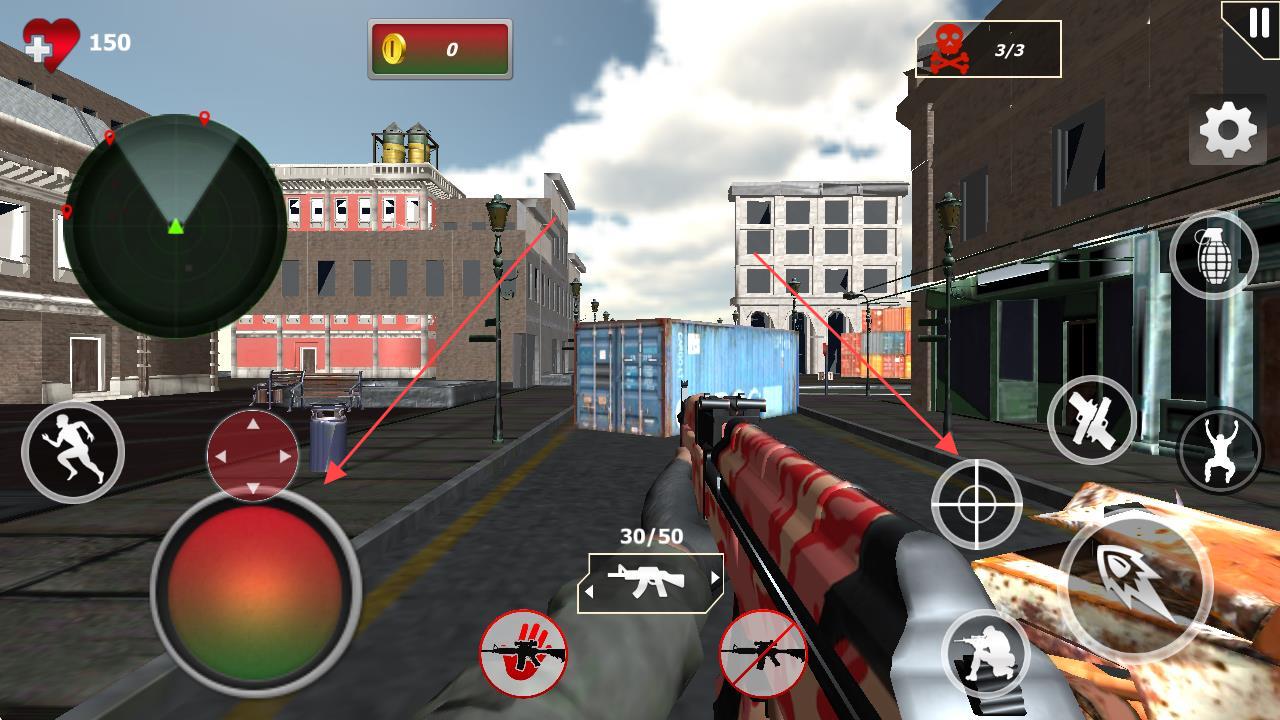Tap the heart health pack icon
Screen dimensions: 1280x720
50,44
